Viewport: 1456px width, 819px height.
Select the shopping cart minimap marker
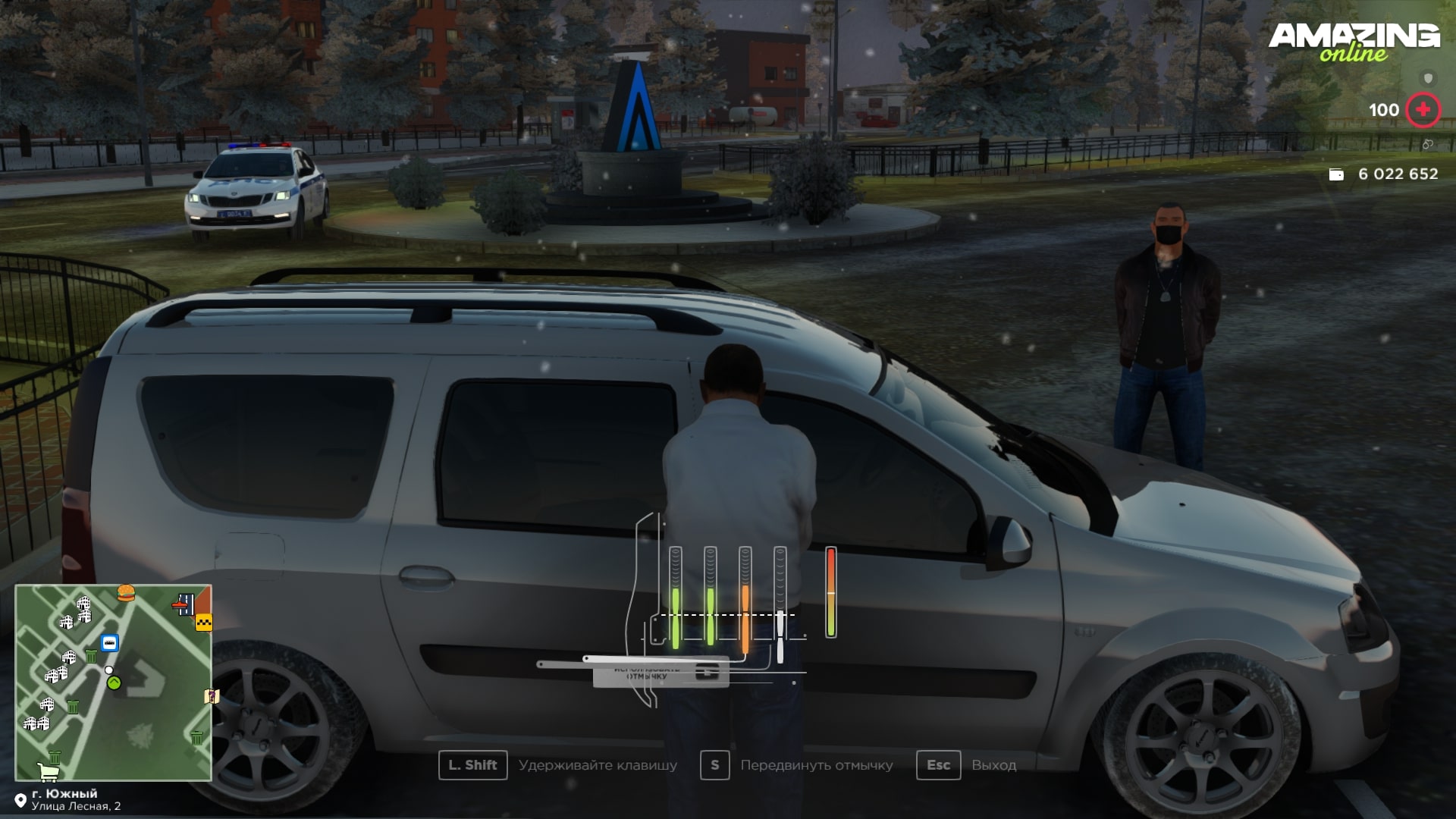48,771
